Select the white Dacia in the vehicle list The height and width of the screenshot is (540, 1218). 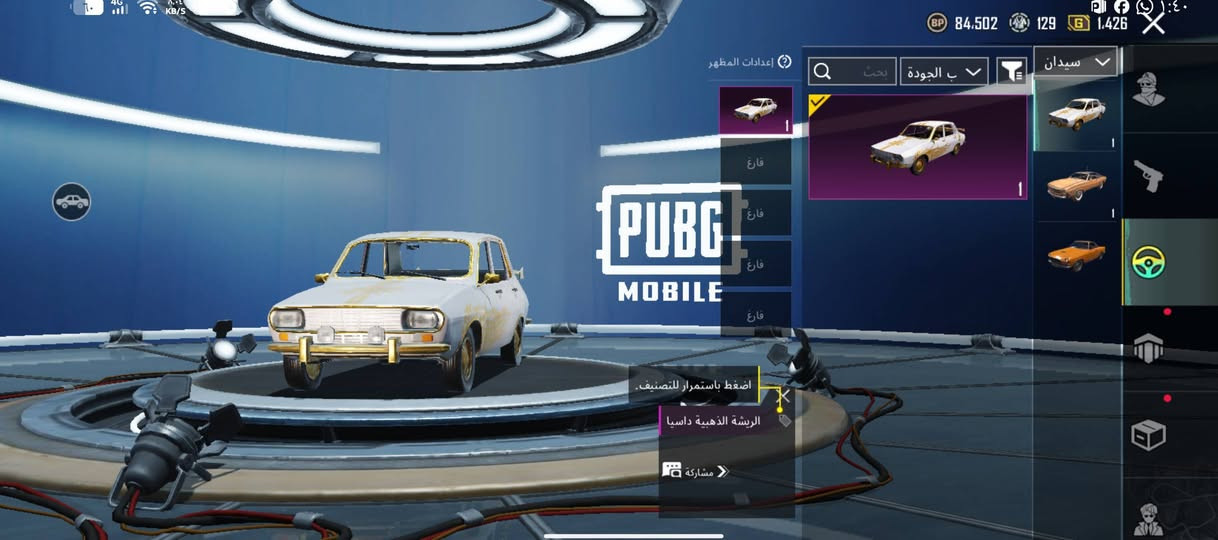coord(1076,113)
